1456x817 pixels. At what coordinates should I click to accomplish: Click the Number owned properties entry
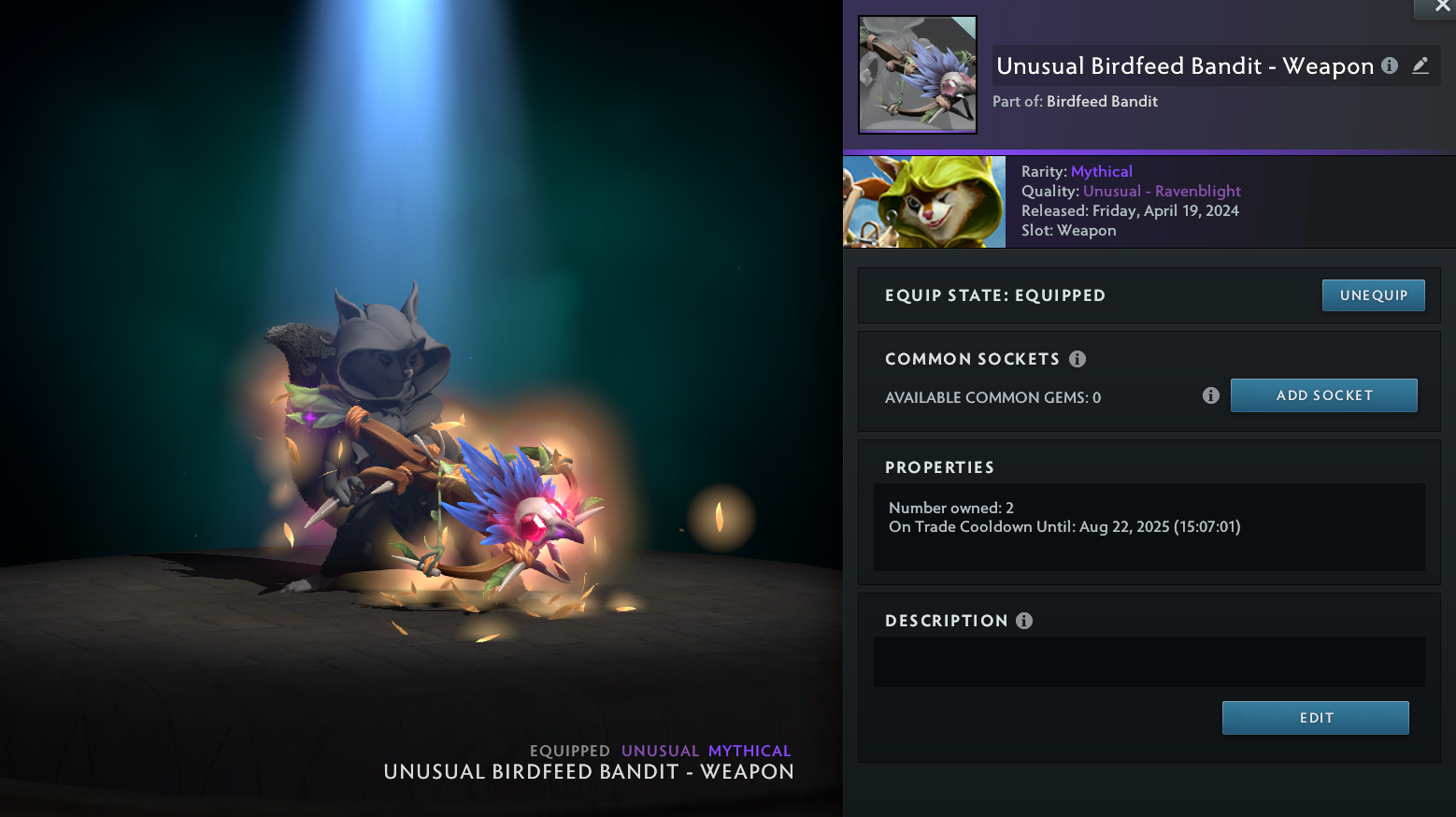tap(950, 507)
